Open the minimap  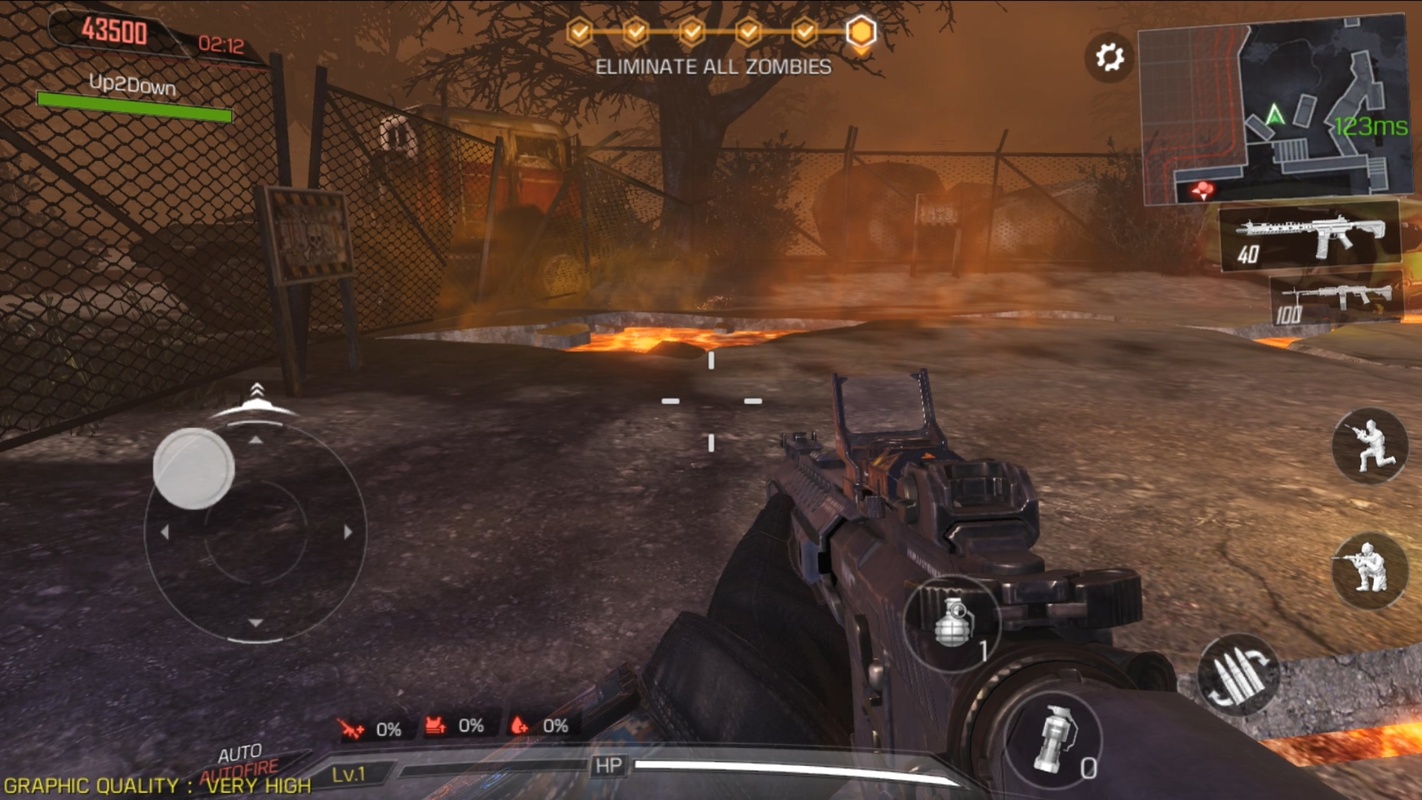tap(1274, 108)
